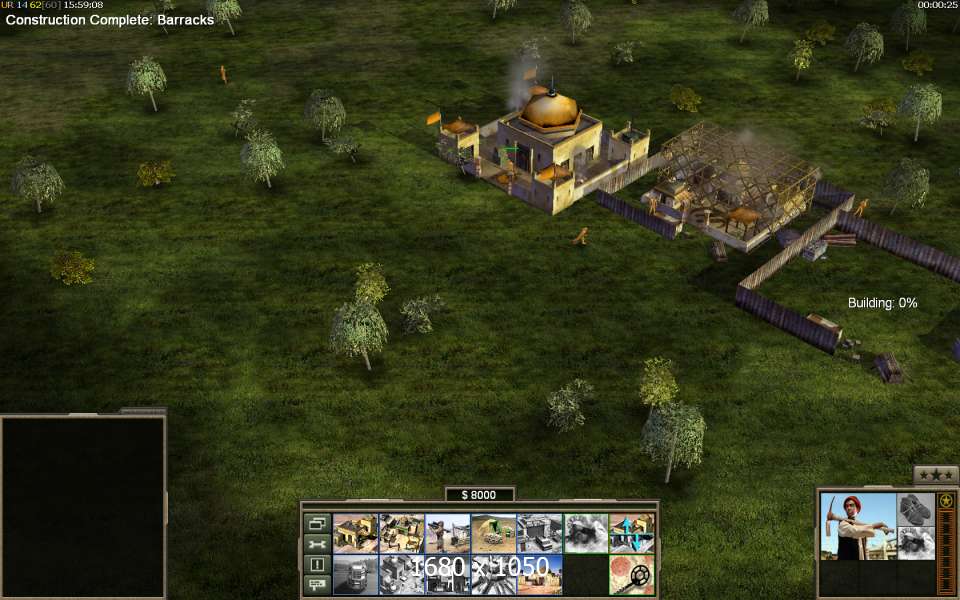Click the worker portrait with pickaxe

point(858,526)
